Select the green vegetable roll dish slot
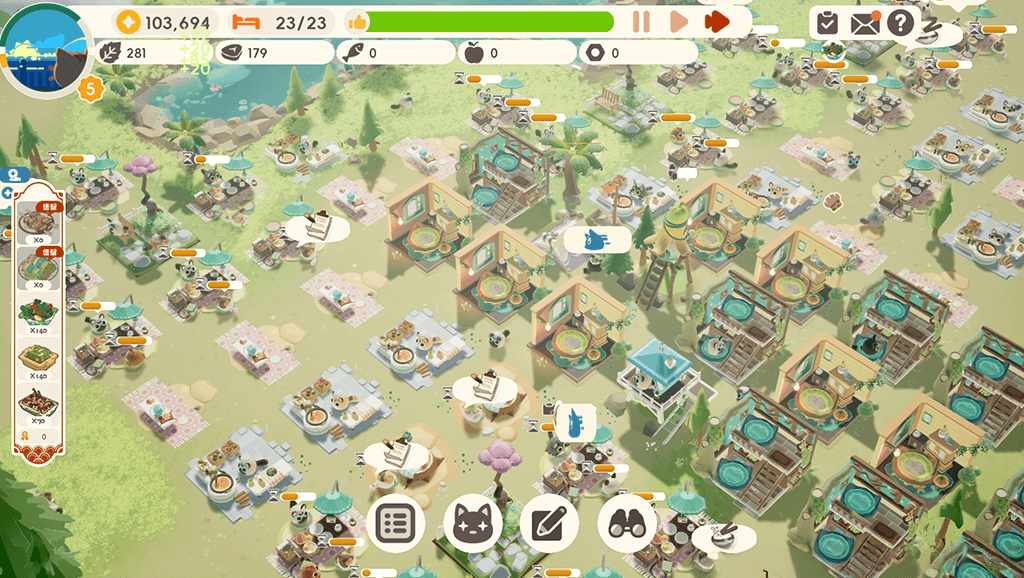Screen dimensions: 1024x578 tap(37, 267)
